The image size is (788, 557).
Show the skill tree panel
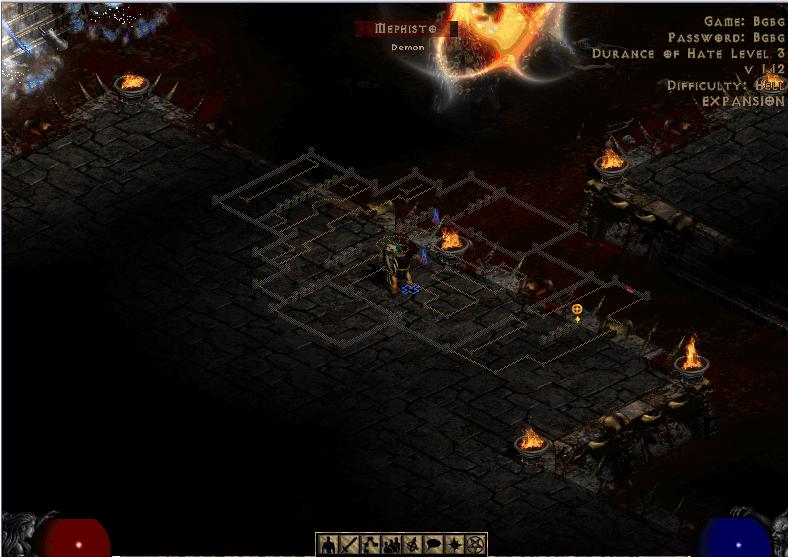click(370, 545)
